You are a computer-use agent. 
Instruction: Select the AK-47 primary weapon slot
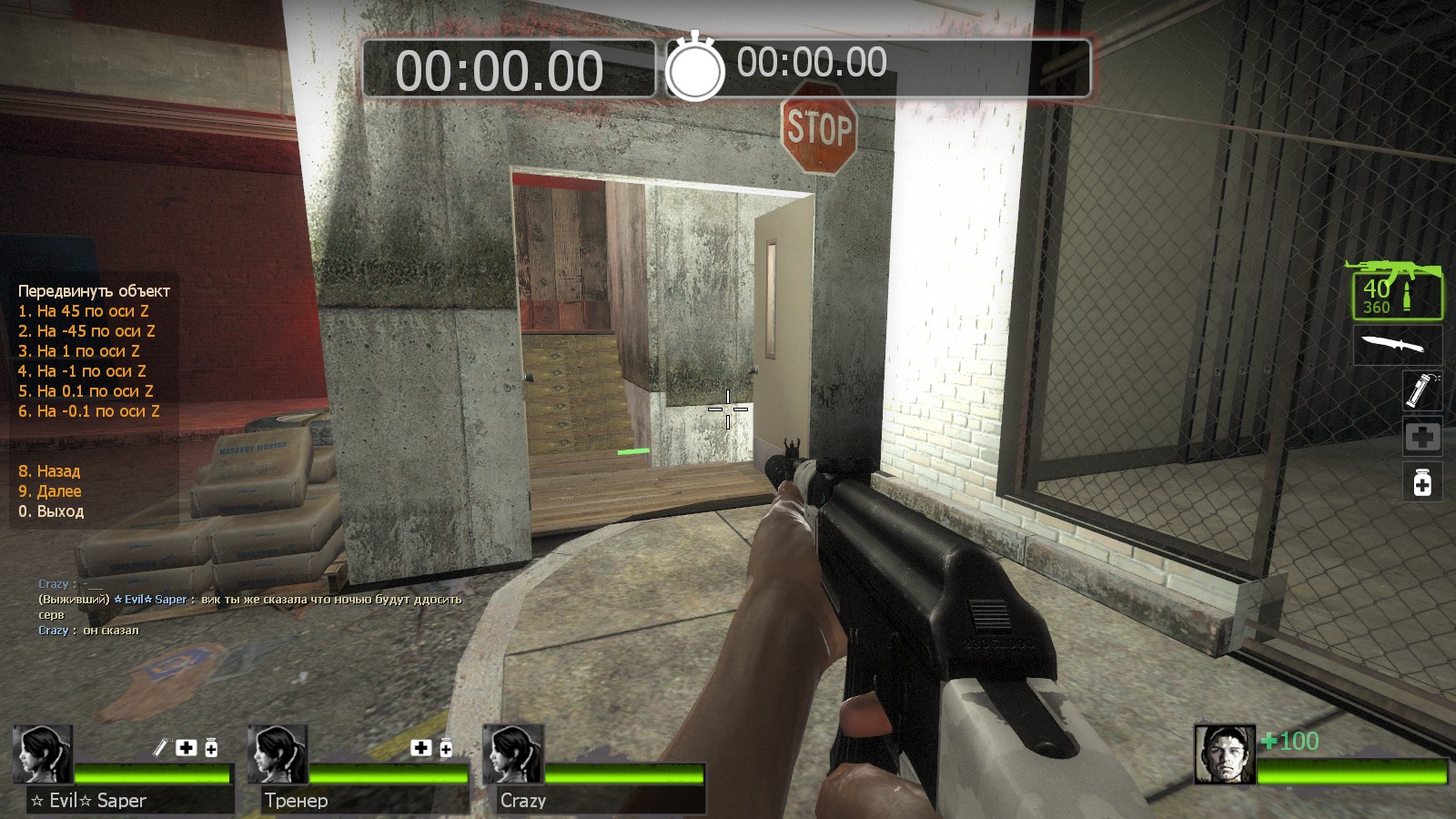(x=1395, y=289)
